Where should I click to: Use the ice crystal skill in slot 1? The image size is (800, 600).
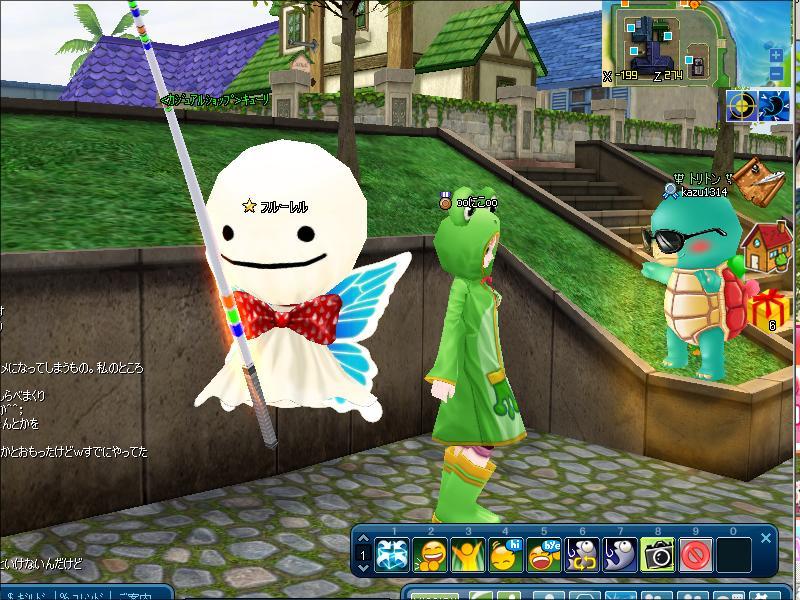click(392, 552)
